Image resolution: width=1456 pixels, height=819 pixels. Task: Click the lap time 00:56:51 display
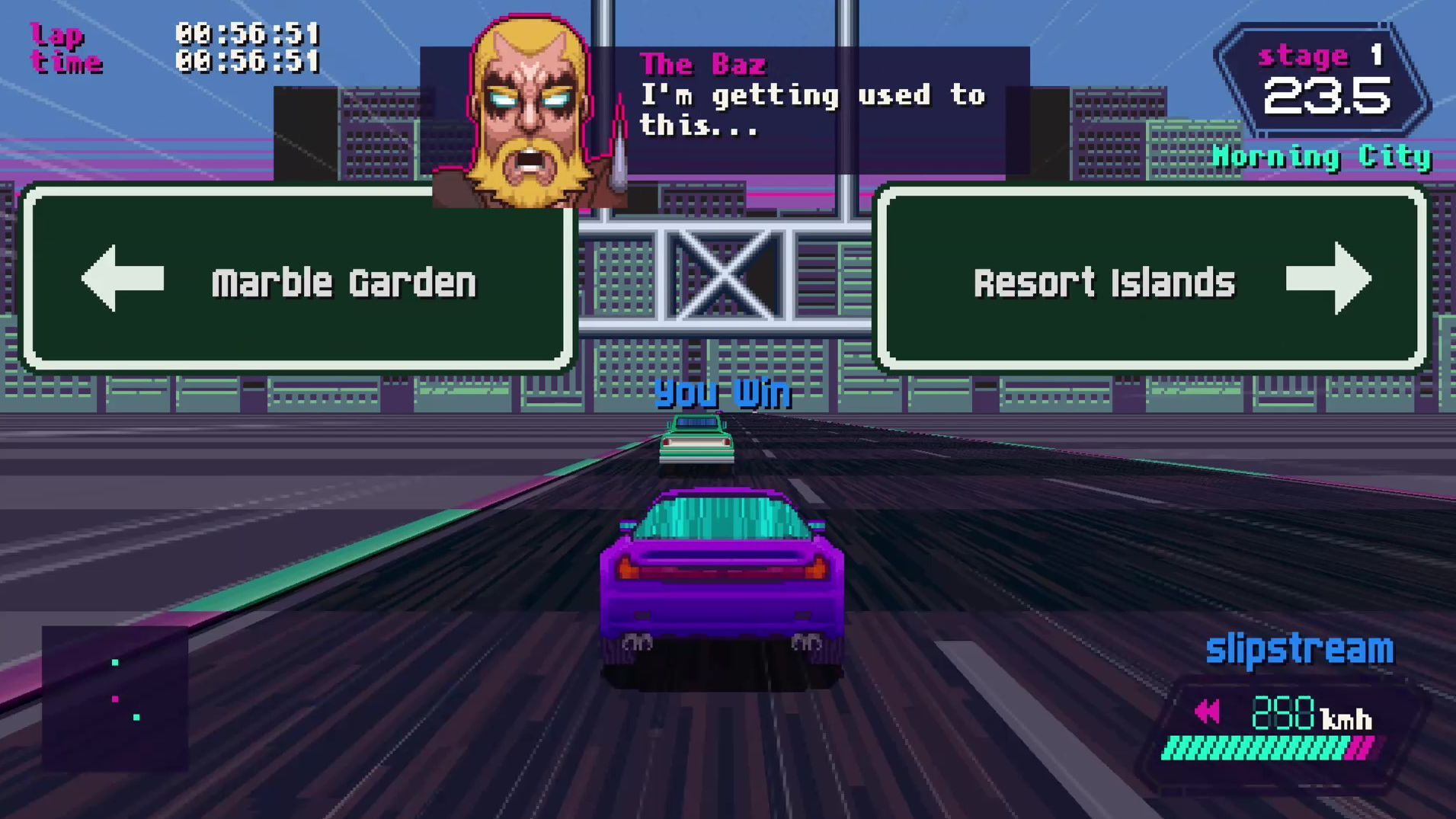249,46
